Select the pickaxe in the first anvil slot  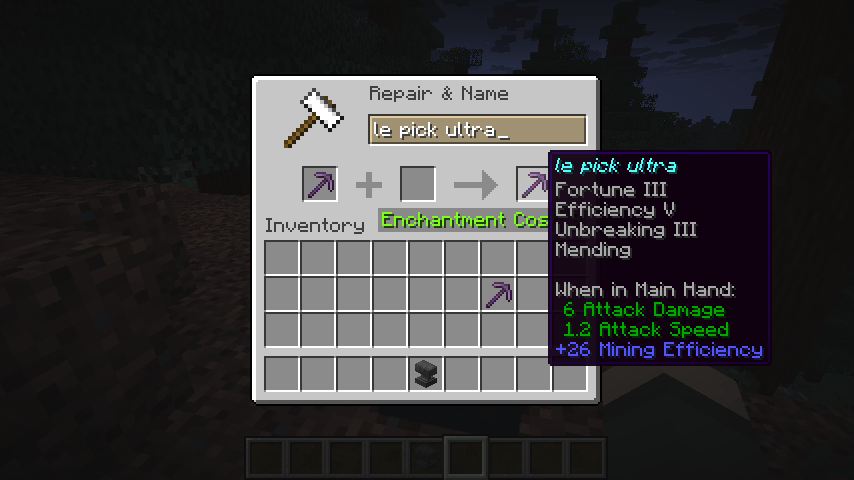click(x=320, y=185)
